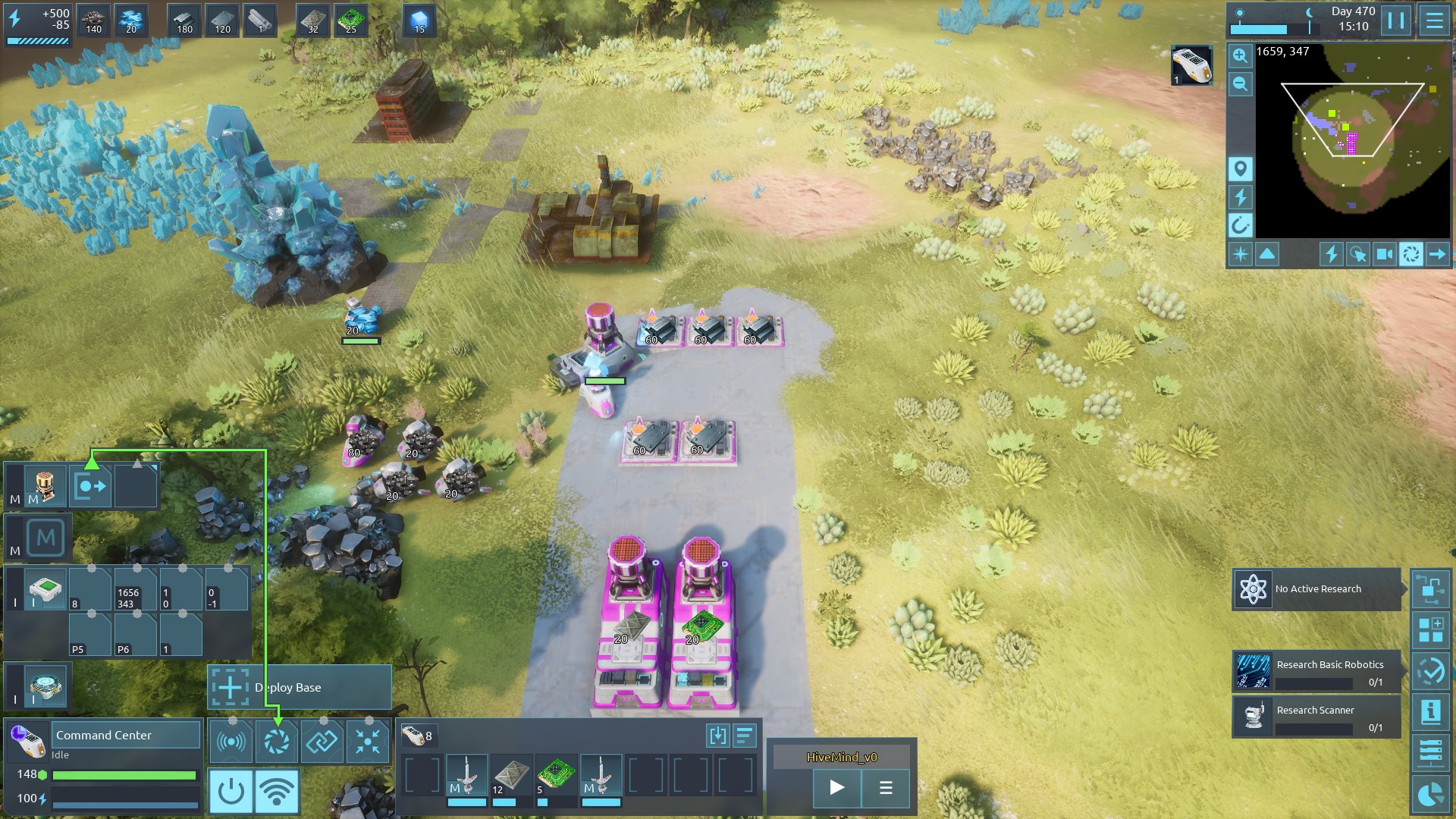Zoom in on the minimap
This screenshot has height=819, width=1456.
tap(1240, 55)
